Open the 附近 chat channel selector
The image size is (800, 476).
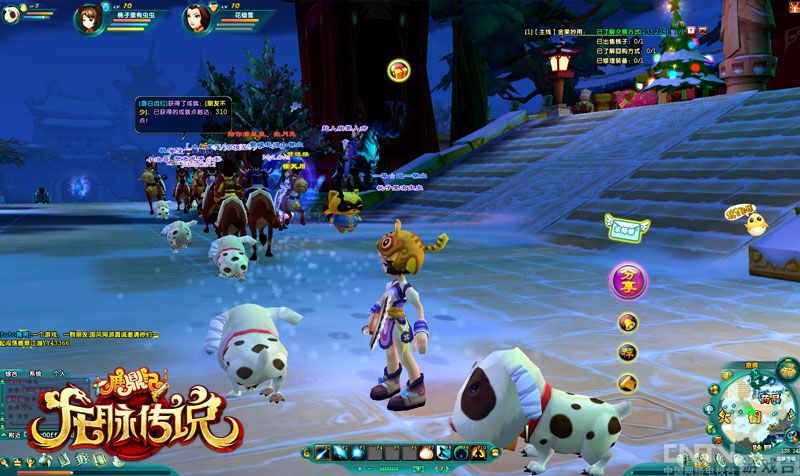(x=13, y=436)
